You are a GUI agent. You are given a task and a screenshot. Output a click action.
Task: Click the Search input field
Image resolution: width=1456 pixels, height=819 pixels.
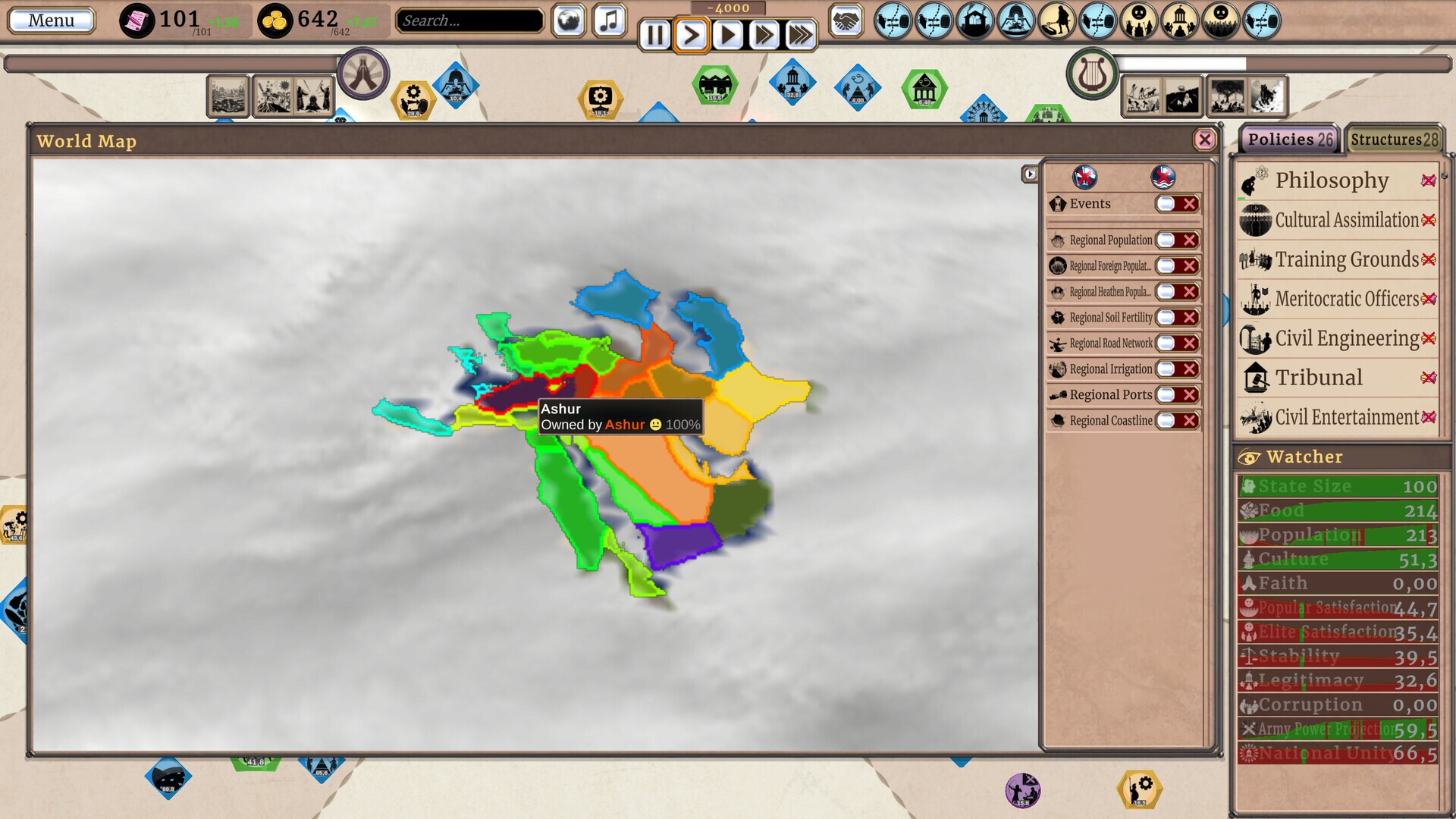click(469, 20)
